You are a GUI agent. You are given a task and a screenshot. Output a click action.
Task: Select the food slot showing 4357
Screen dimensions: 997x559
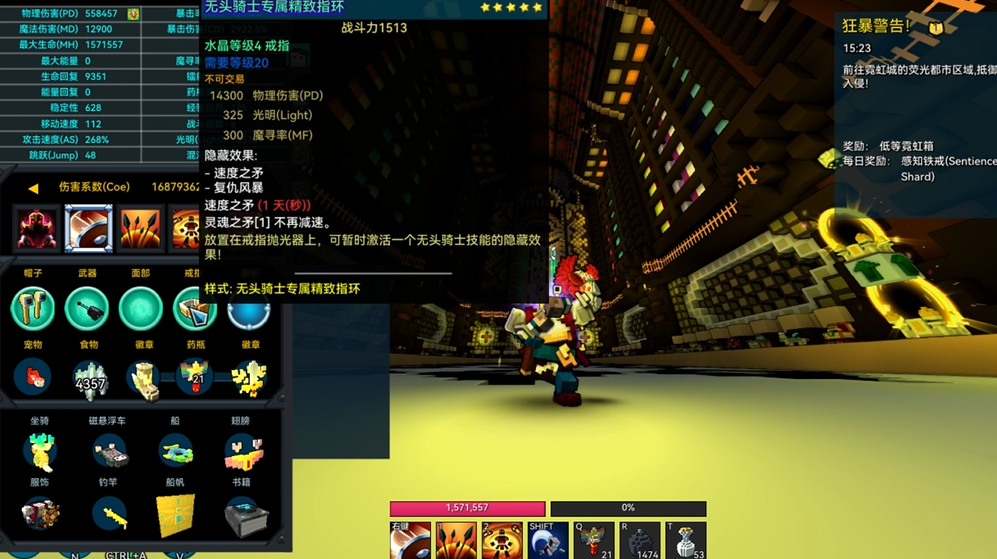coord(89,378)
